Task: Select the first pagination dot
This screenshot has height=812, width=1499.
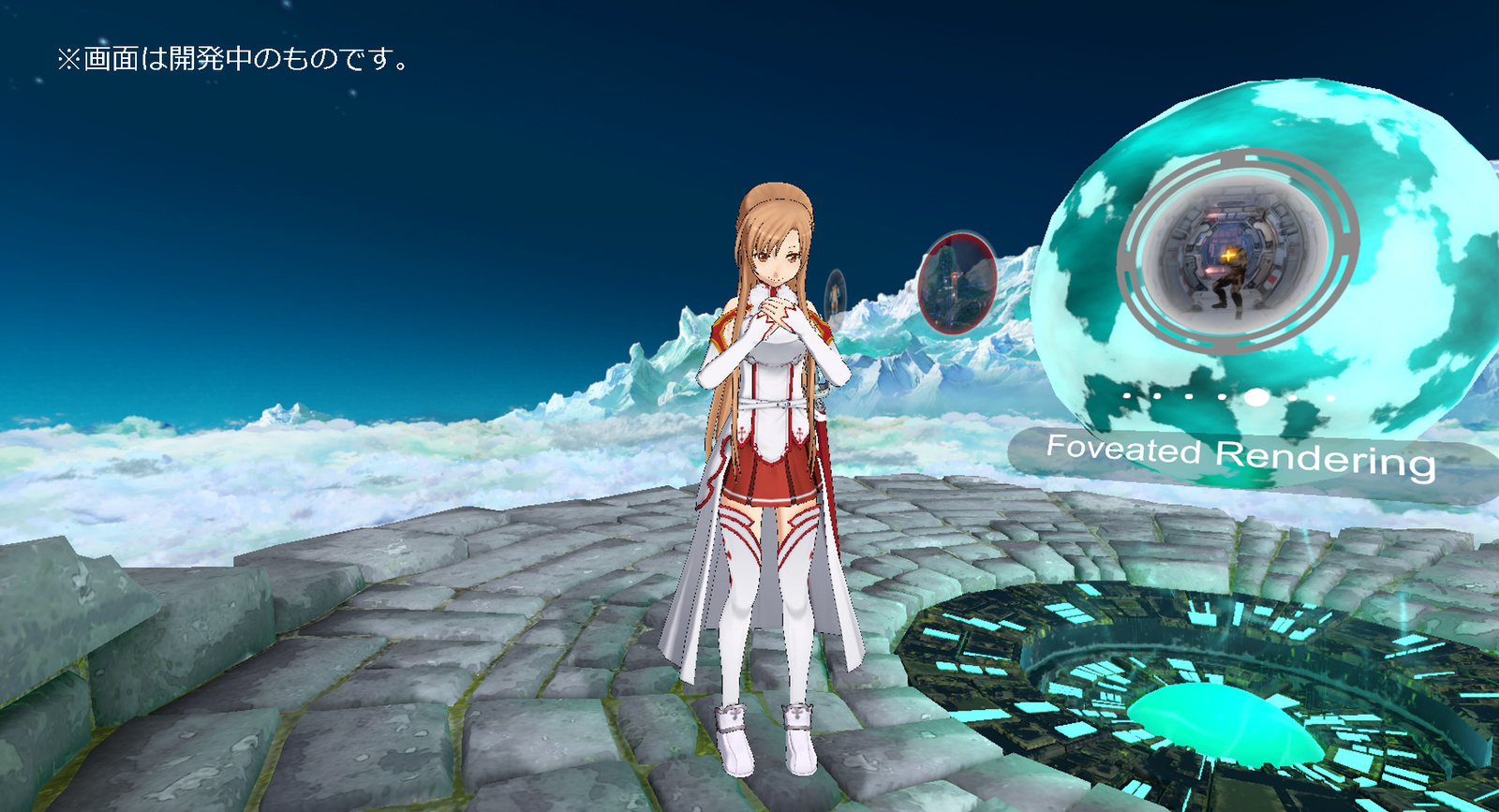Action: pos(1126,395)
